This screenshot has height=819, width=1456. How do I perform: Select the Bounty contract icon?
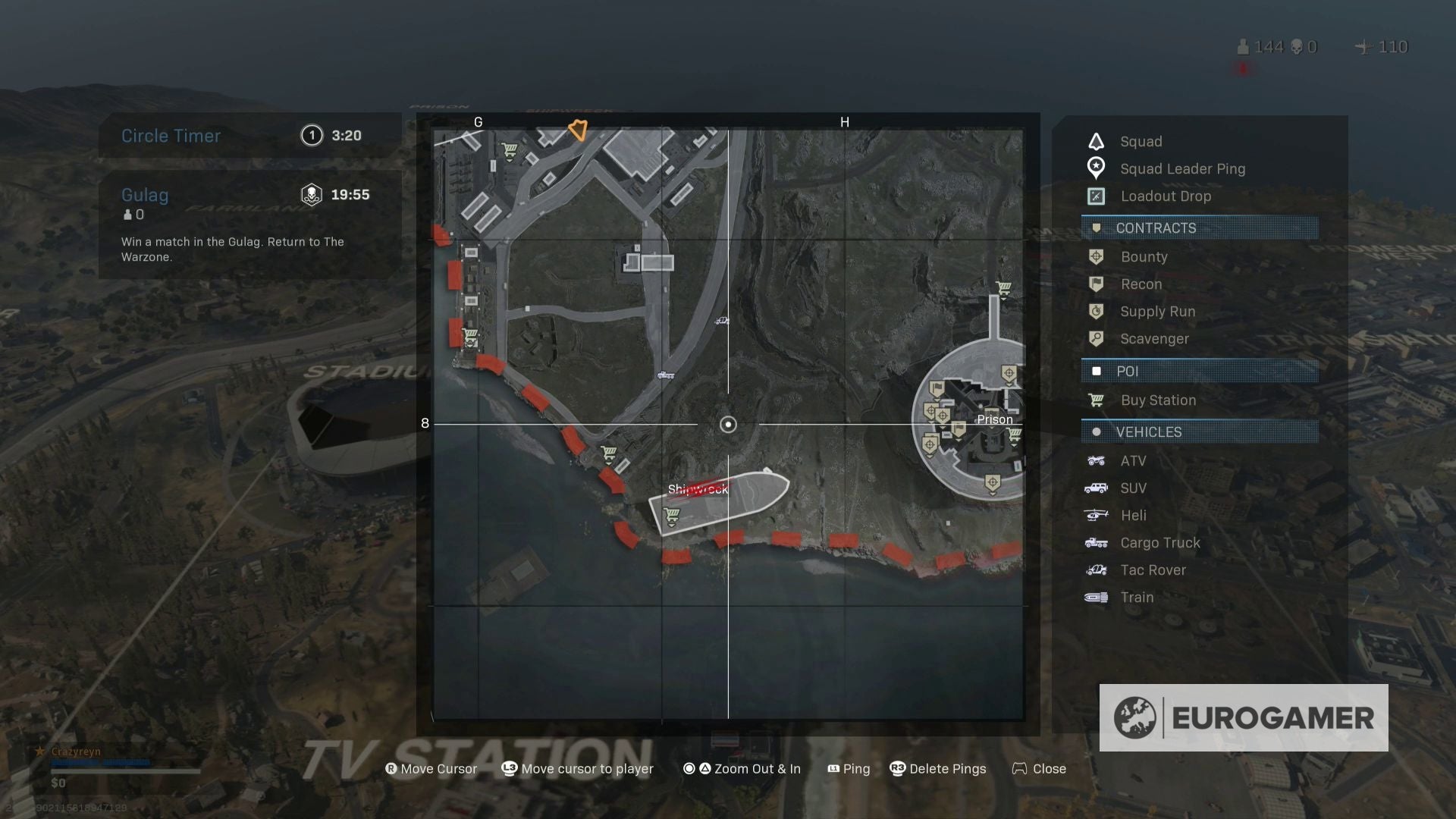(x=1097, y=256)
